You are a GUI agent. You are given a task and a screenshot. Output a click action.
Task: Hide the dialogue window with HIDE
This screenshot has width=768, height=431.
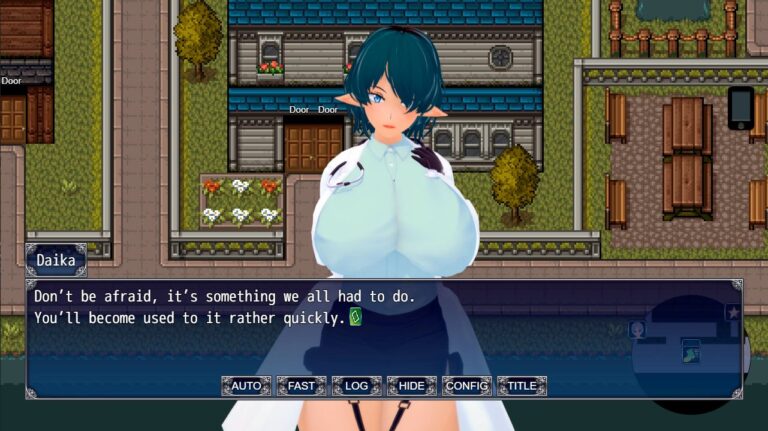pyautogui.click(x=411, y=386)
